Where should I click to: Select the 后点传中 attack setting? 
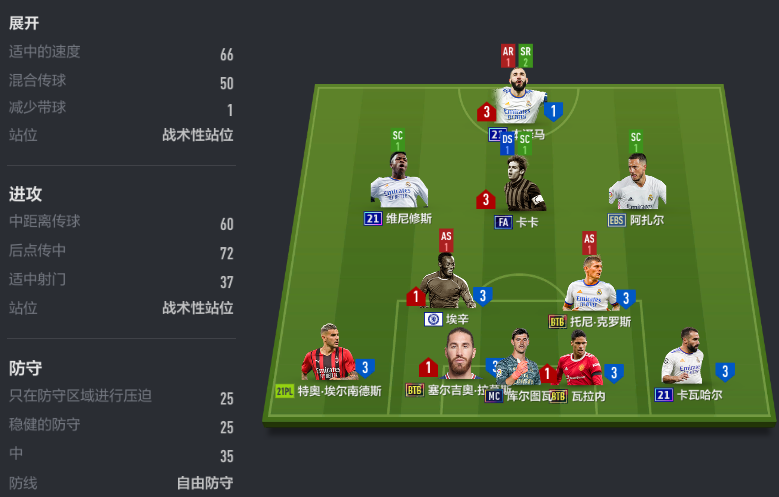121,253
